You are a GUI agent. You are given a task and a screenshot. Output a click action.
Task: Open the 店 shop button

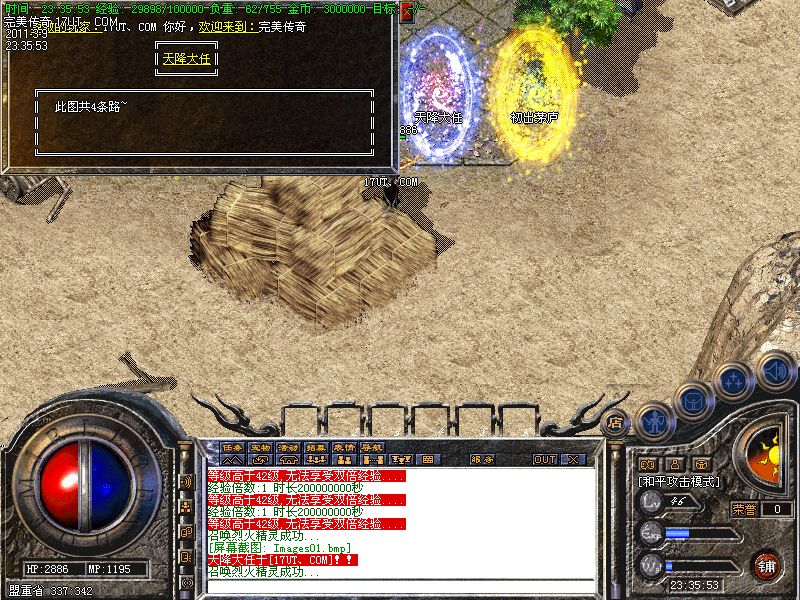point(616,422)
